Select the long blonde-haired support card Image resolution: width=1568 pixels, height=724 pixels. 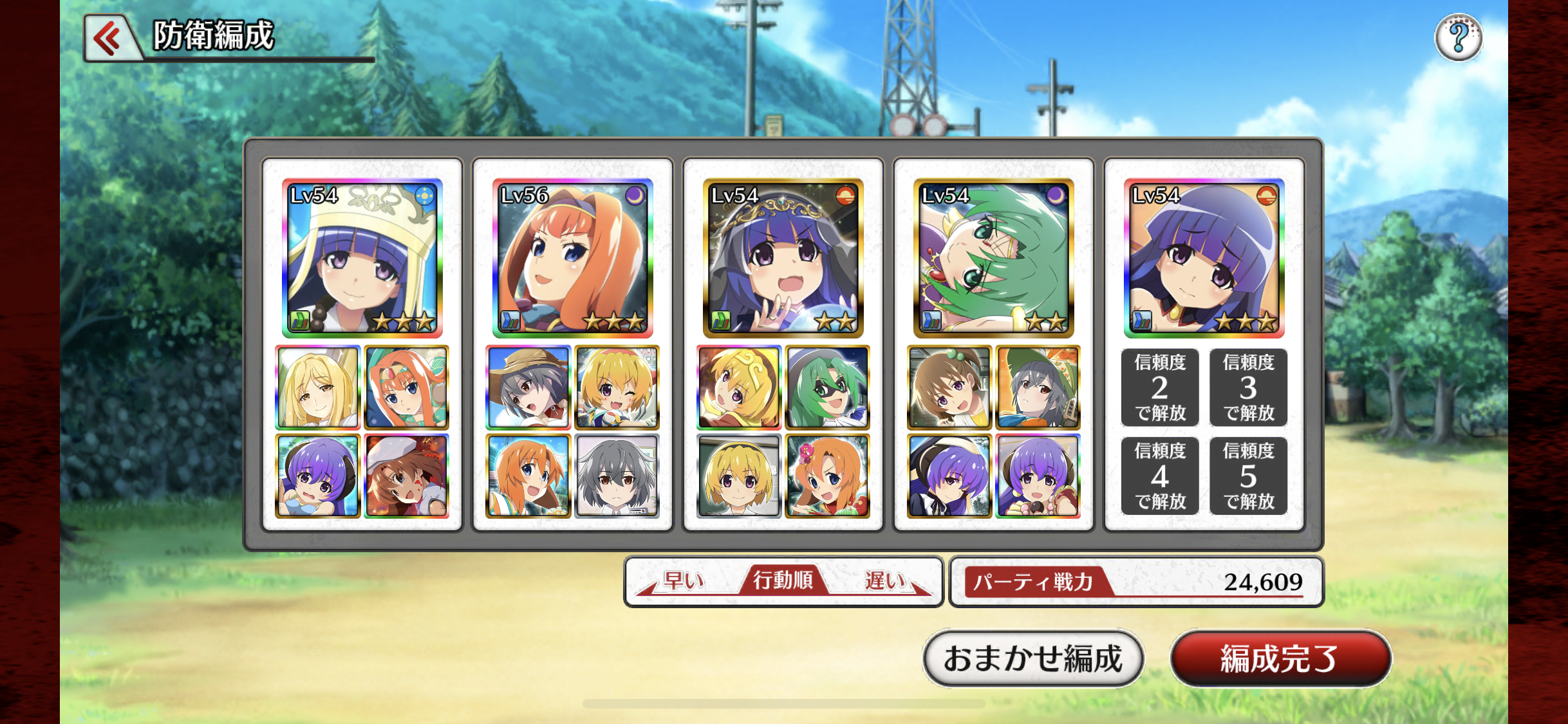click(317, 387)
